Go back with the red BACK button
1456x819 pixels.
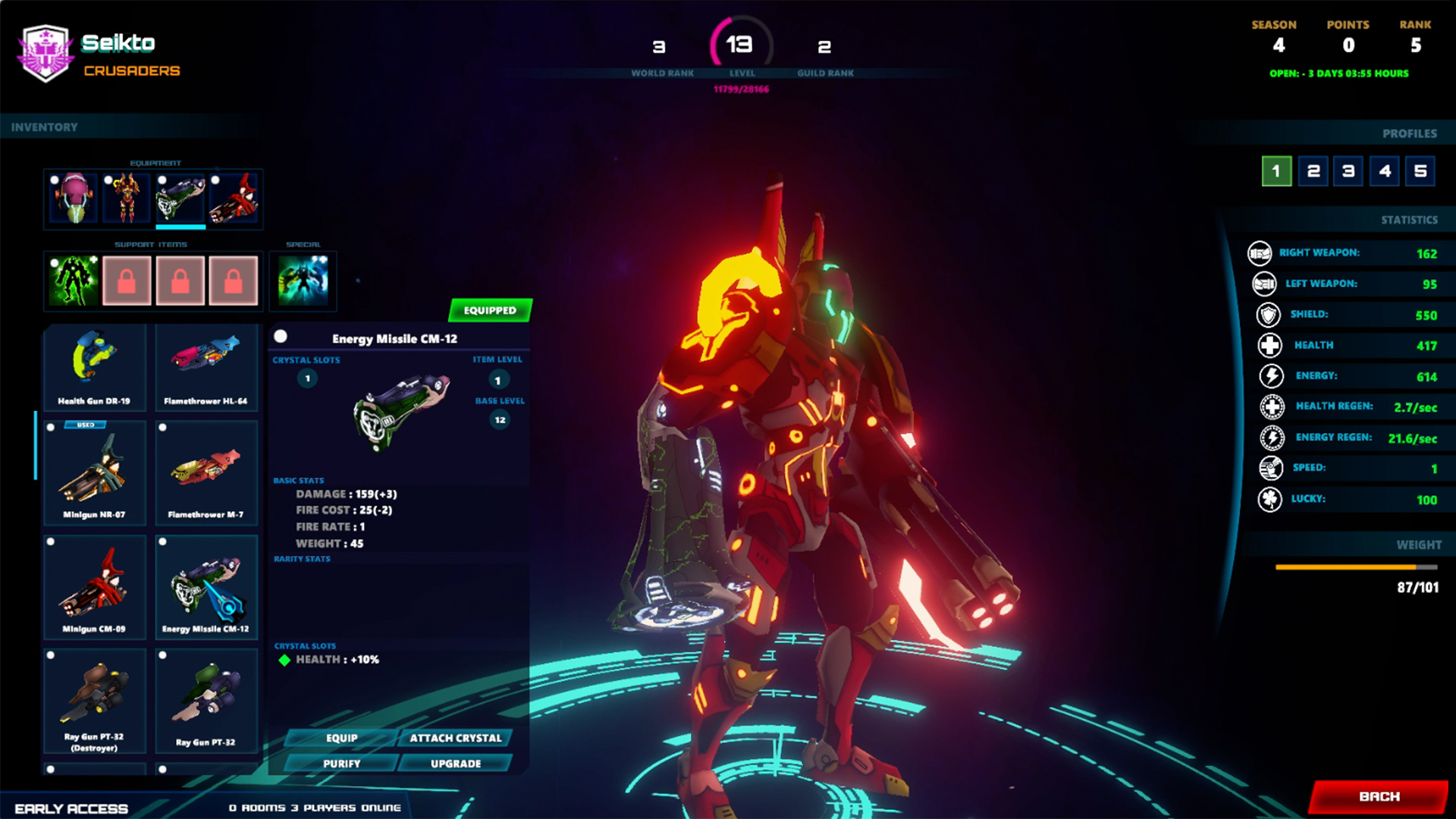[x=1379, y=796]
